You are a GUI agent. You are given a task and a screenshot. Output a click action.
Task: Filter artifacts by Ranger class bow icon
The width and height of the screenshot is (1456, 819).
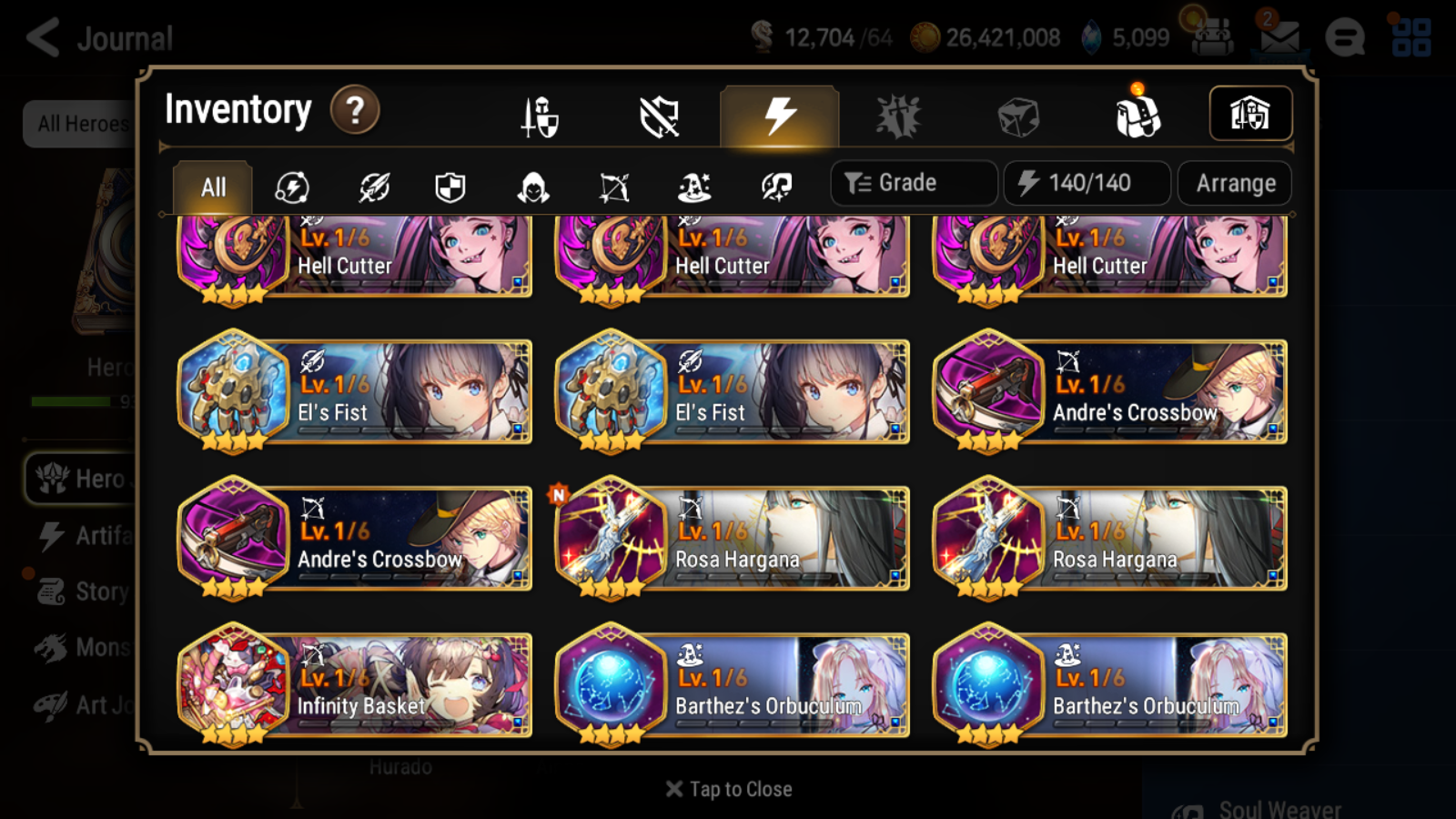[x=614, y=186]
